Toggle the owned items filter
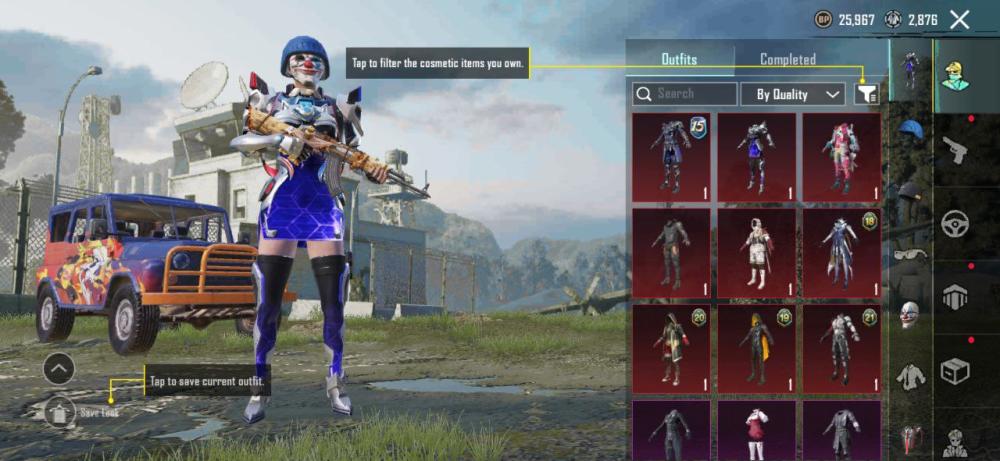Screen dimensions: 1000x461 867,94
